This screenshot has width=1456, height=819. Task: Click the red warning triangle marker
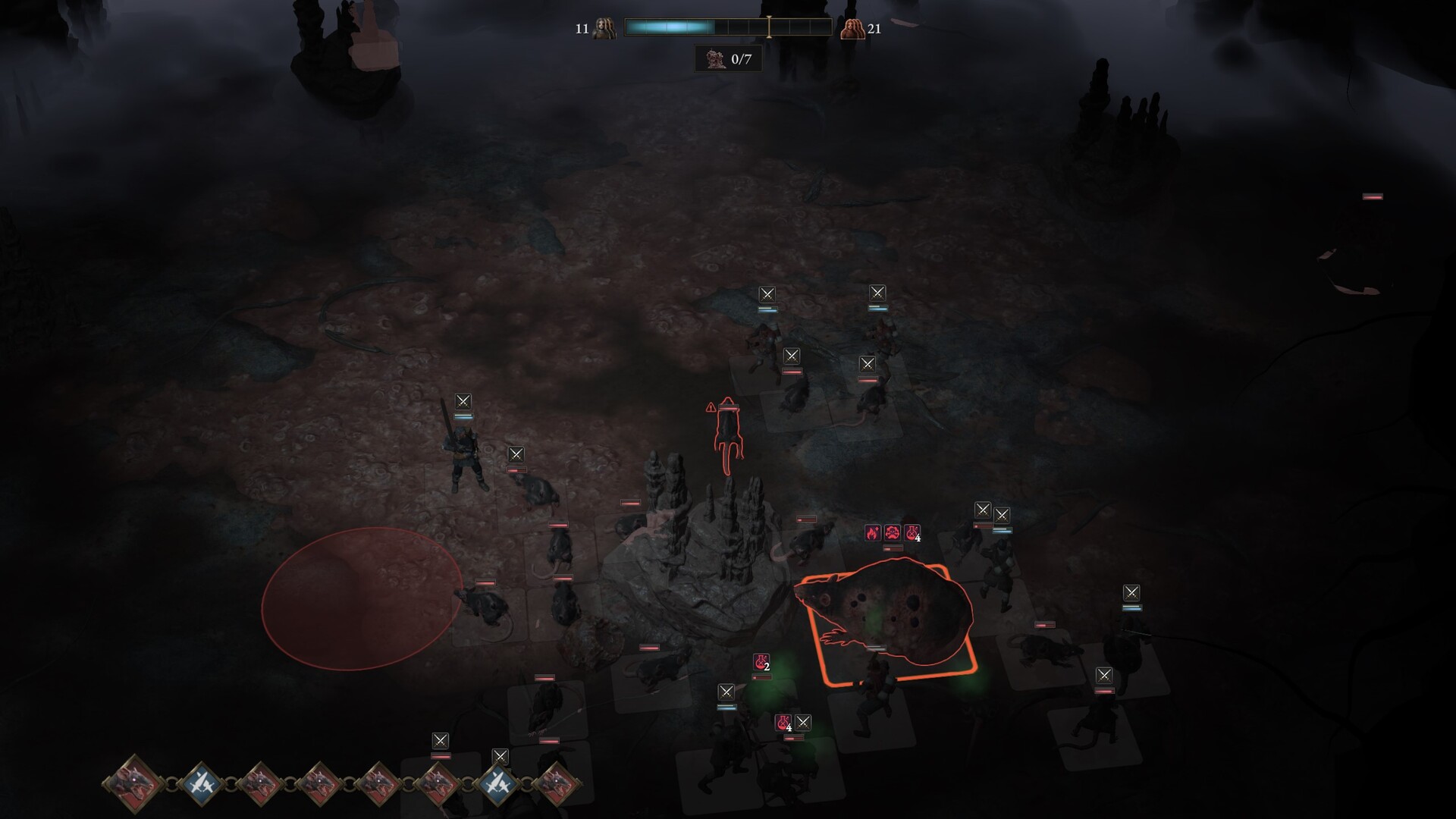[711, 408]
